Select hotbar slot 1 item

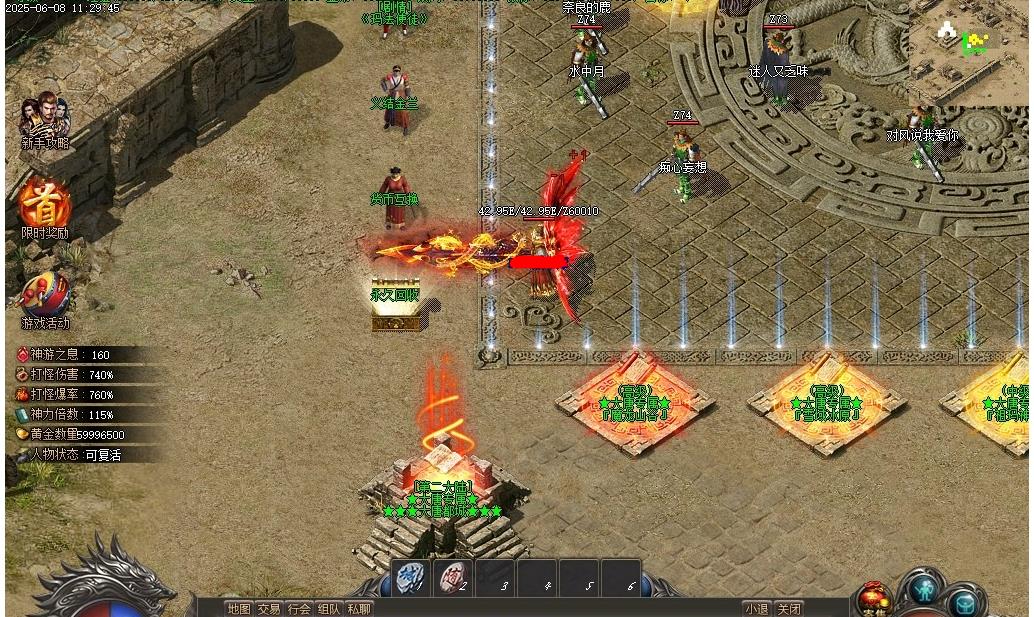(410, 578)
